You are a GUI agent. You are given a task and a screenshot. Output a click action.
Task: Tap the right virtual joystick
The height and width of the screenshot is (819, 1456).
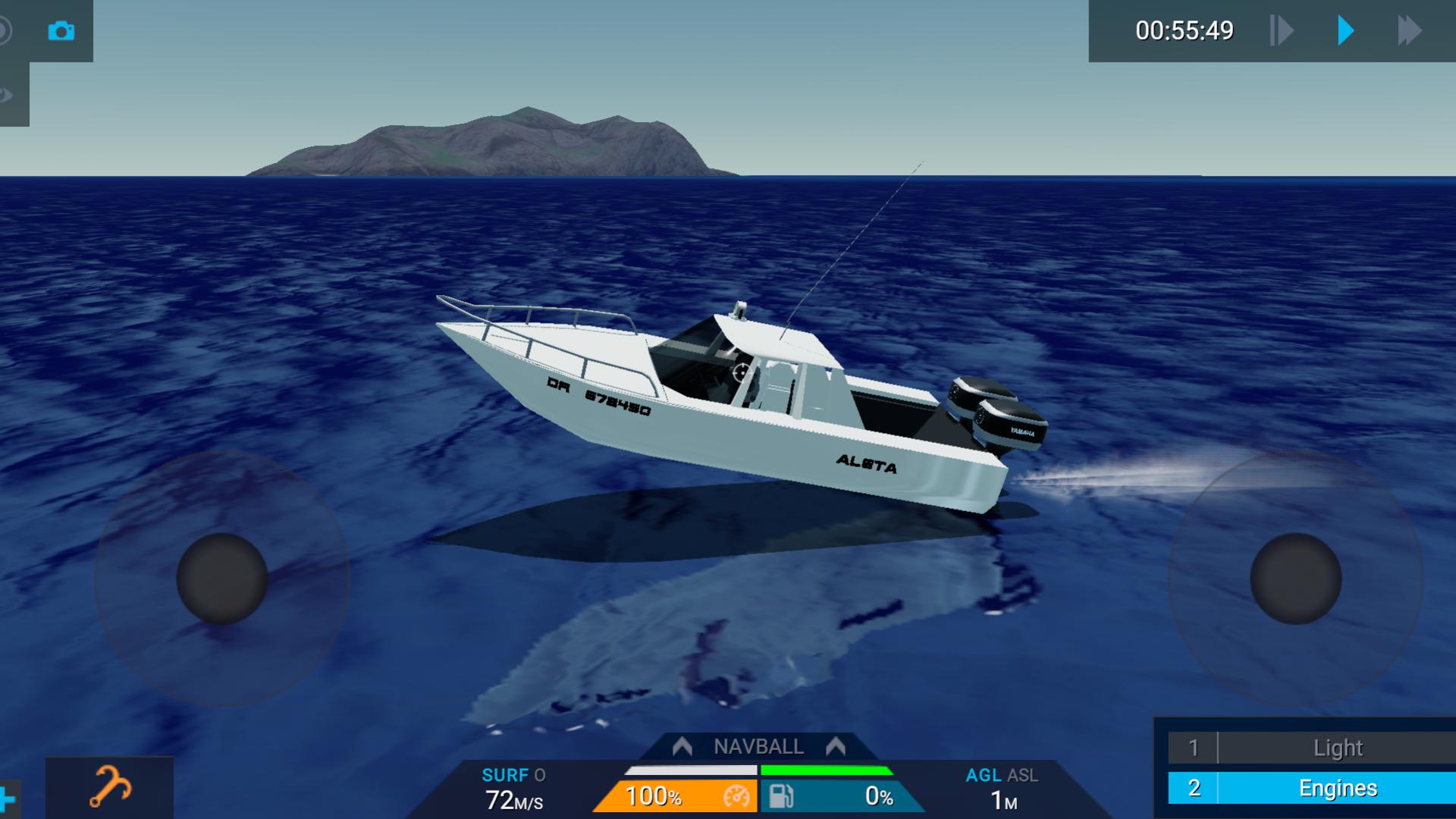click(x=1295, y=579)
